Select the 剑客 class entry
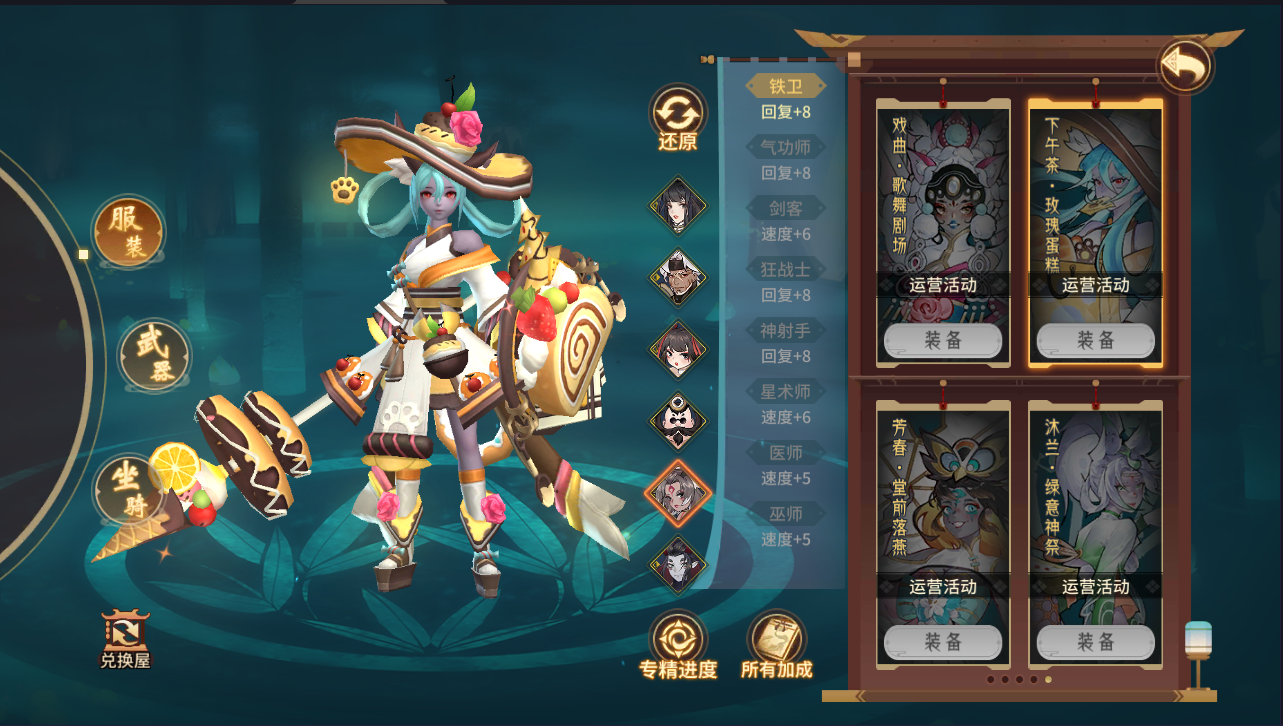 (x=787, y=210)
